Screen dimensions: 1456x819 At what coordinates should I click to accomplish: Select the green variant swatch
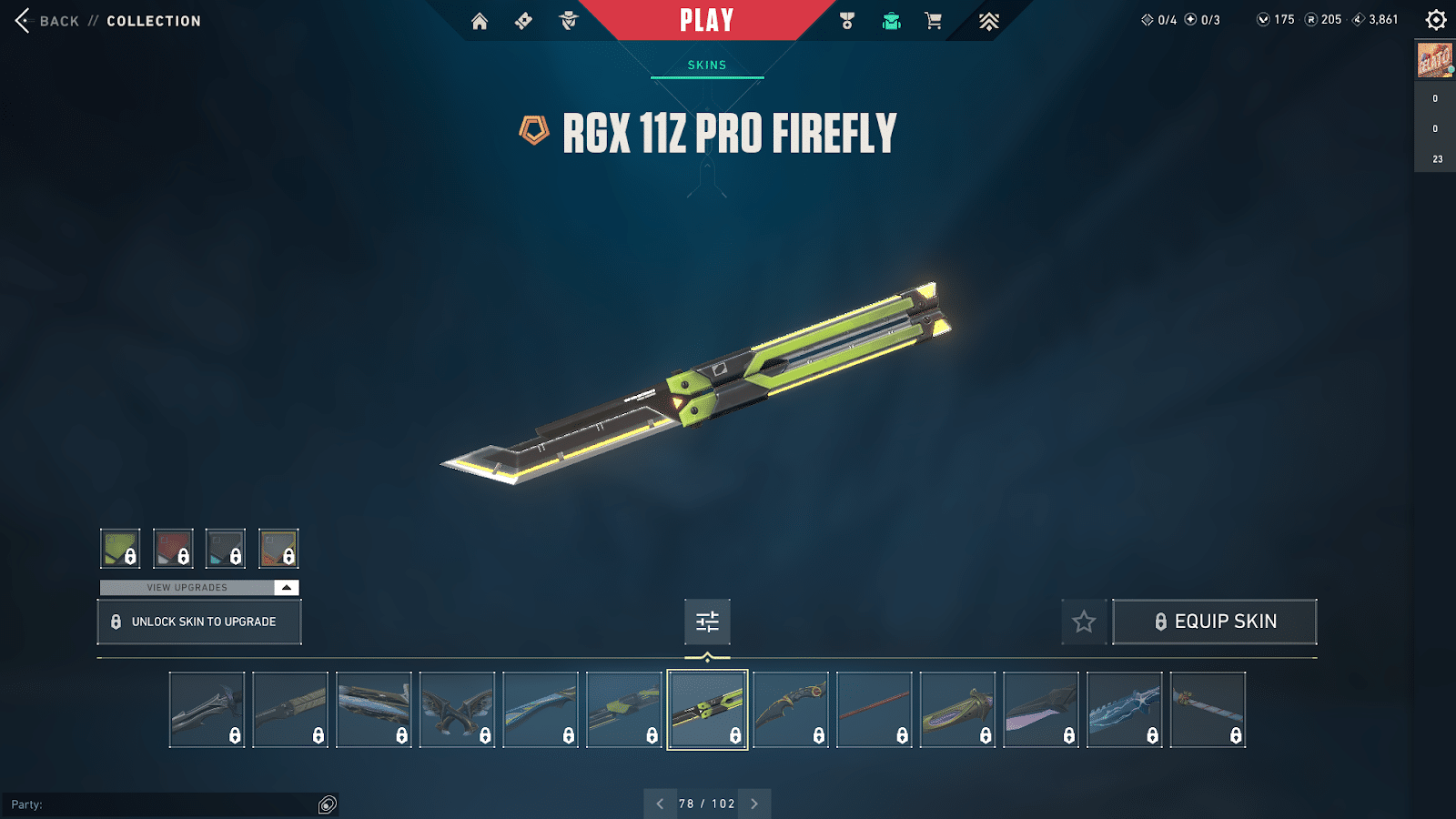coord(122,547)
